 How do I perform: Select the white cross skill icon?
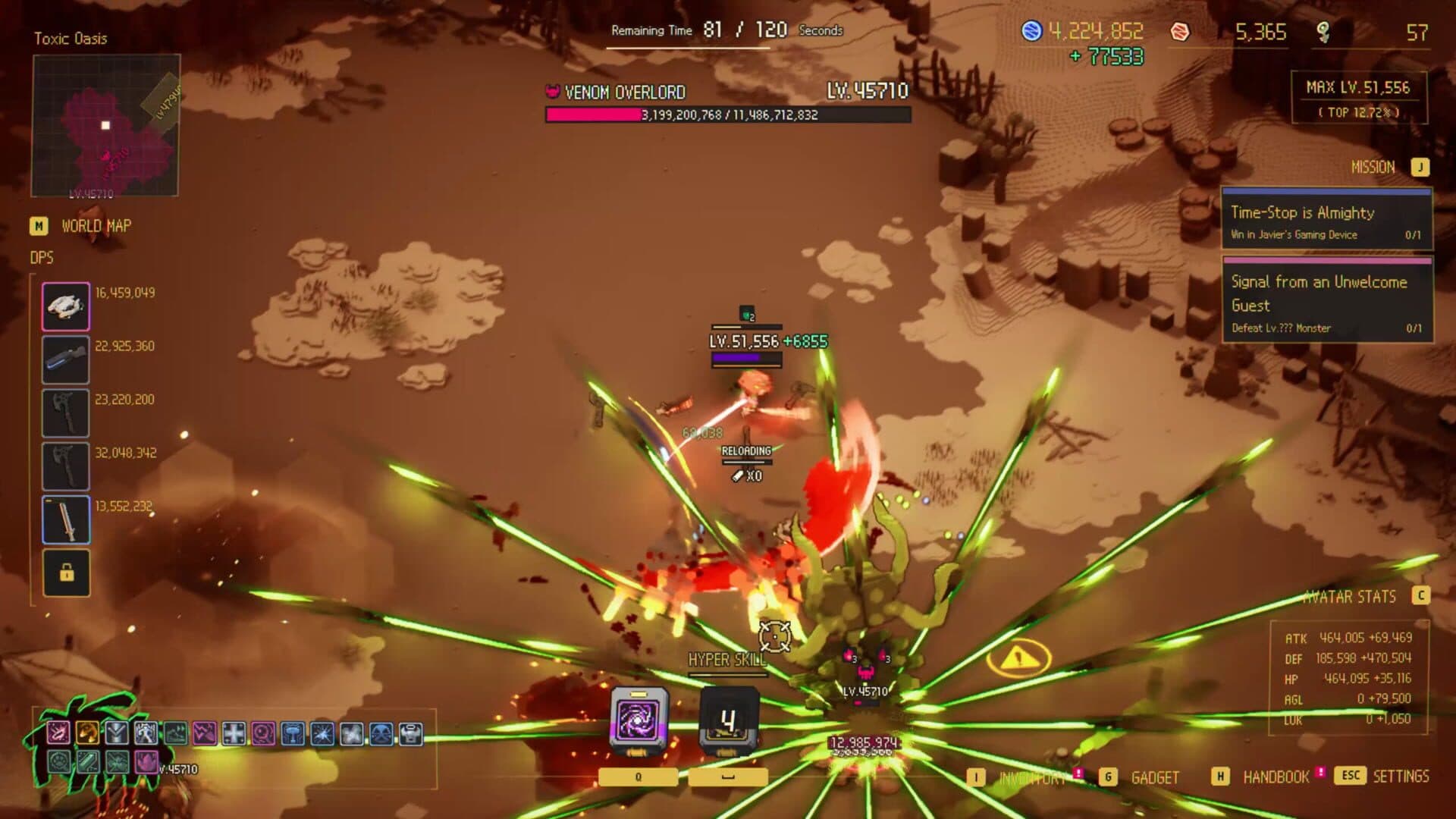(x=232, y=733)
